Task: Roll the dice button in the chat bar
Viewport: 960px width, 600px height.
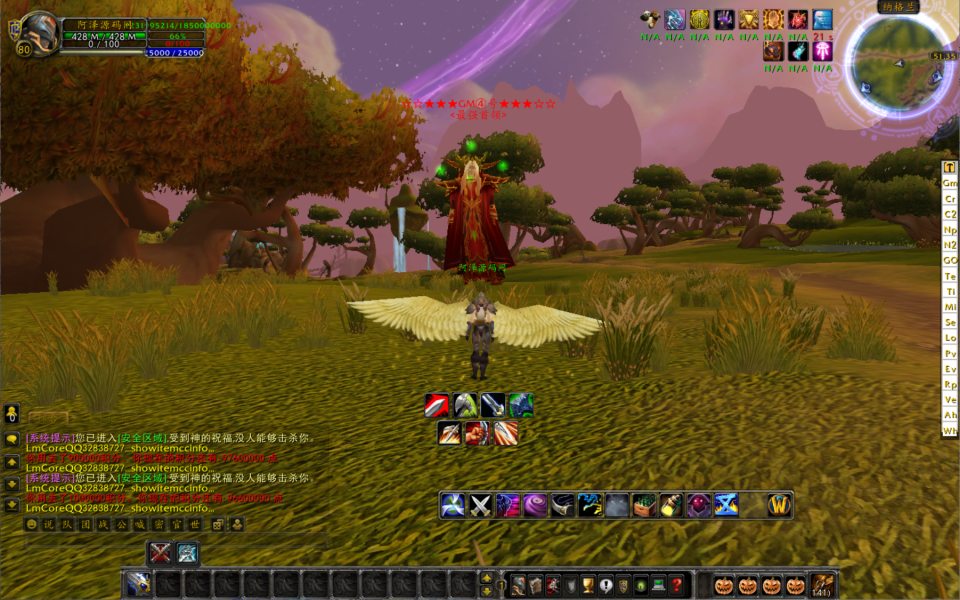Action: pyautogui.click(x=219, y=524)
